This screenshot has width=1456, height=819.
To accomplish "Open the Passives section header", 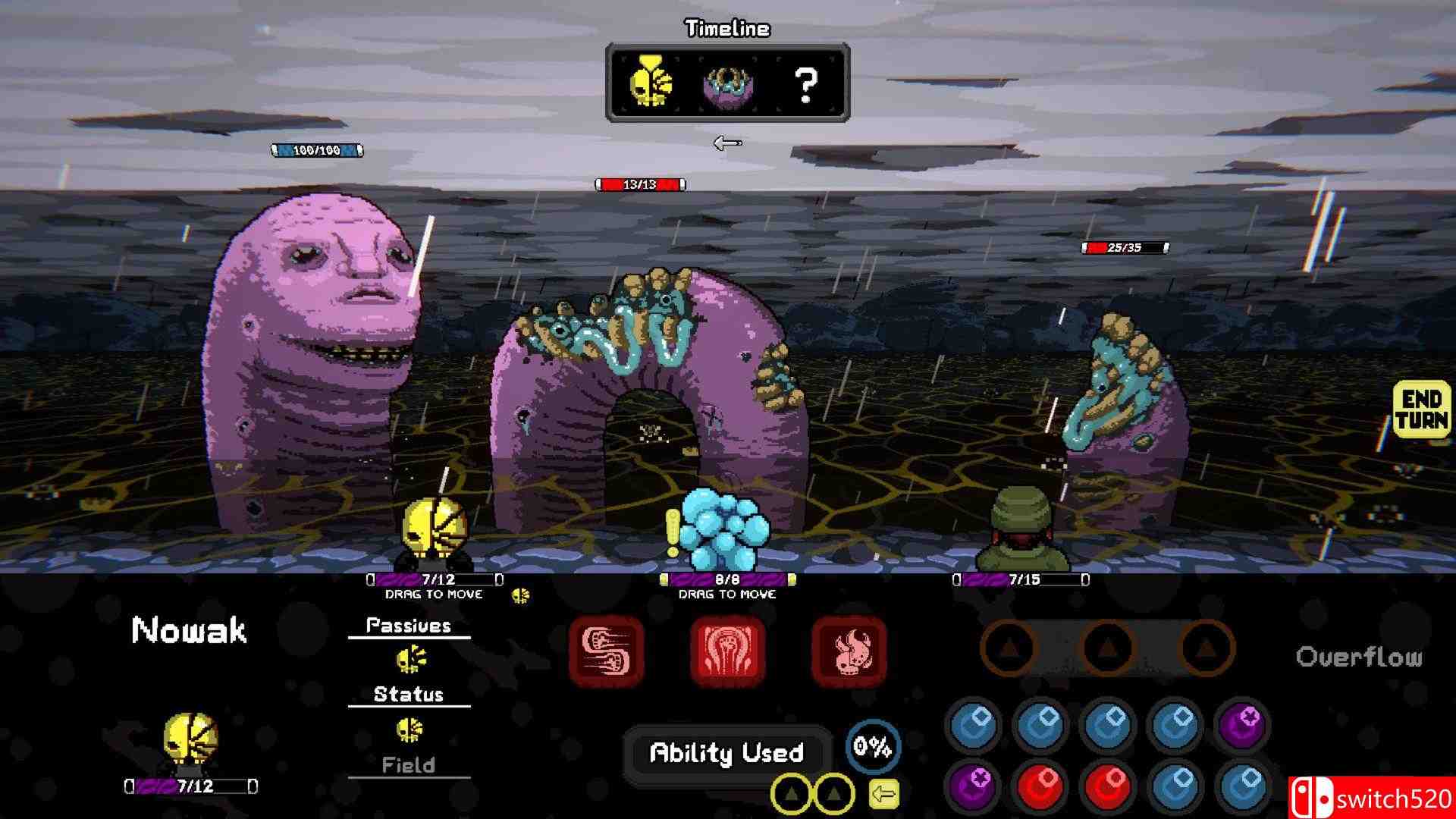I will (408, 625).
